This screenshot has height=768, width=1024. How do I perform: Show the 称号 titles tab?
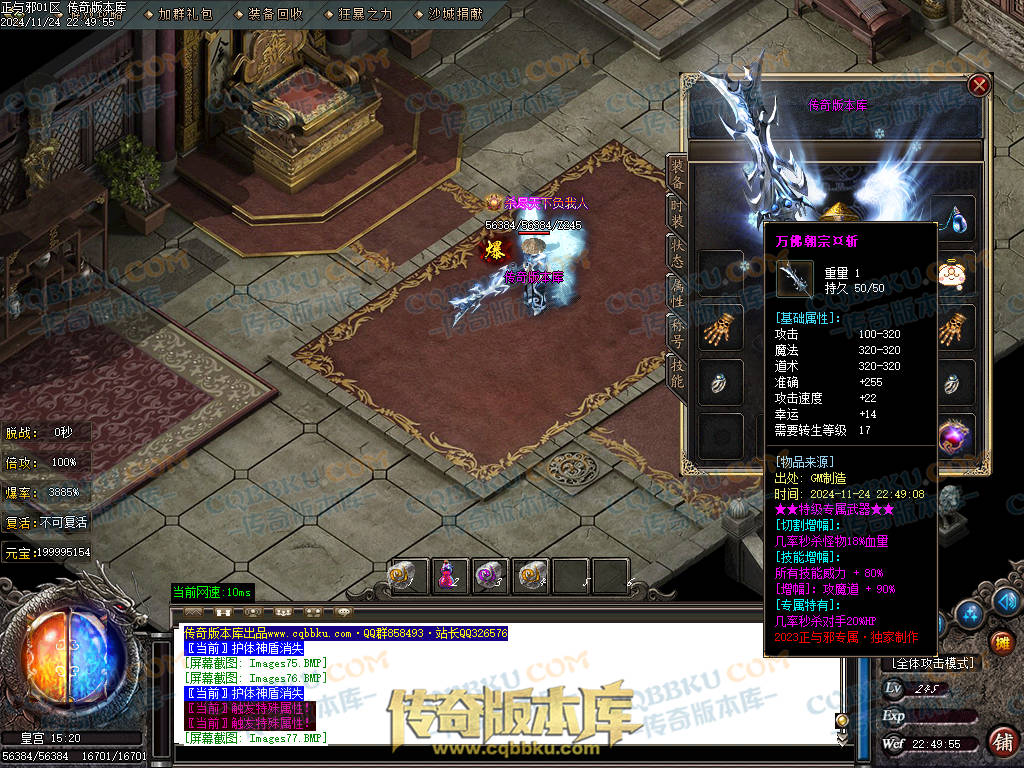677,331
